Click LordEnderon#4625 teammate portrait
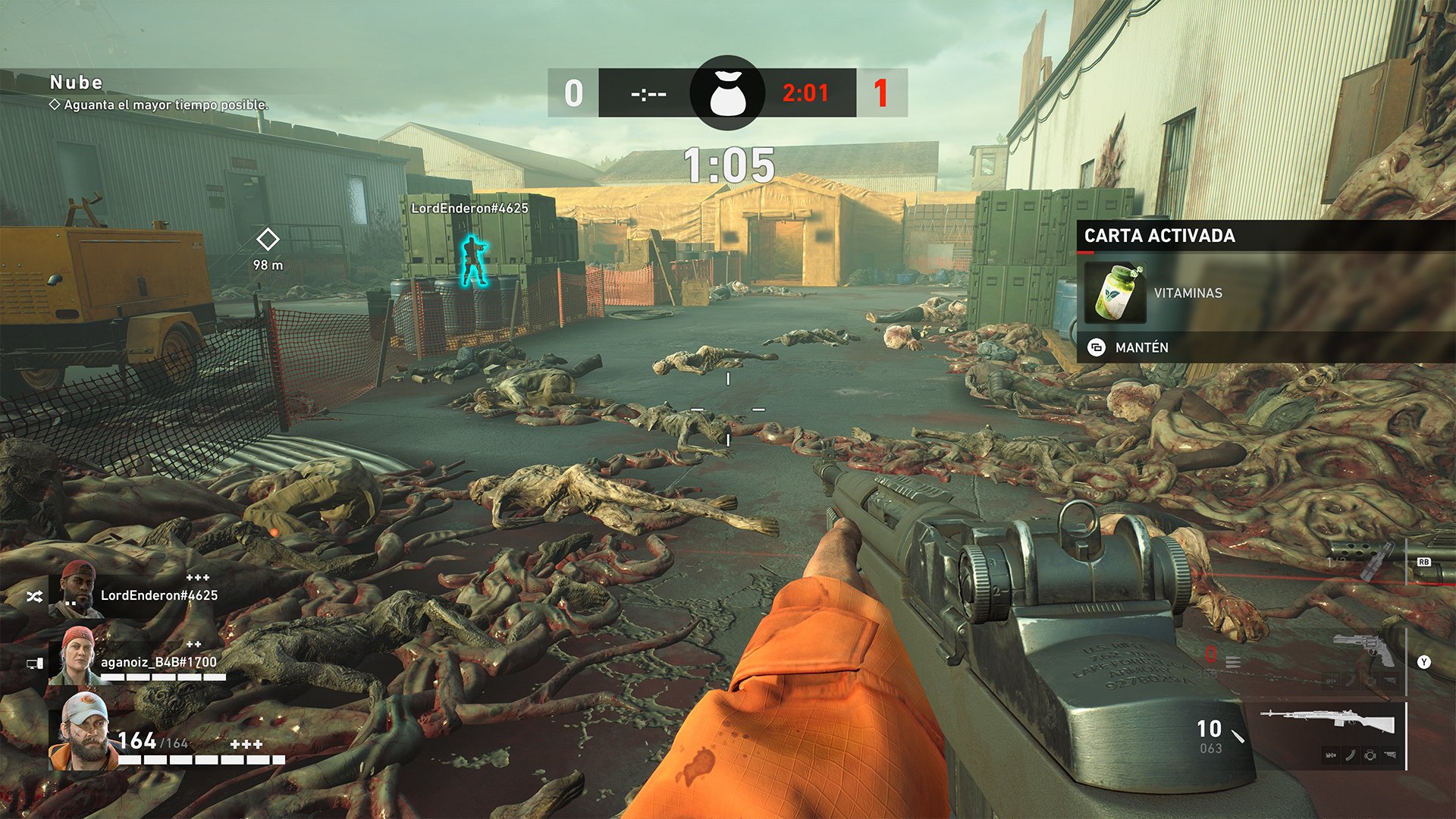The width and height of the screenshot is (1456, 819). [77, 590]
